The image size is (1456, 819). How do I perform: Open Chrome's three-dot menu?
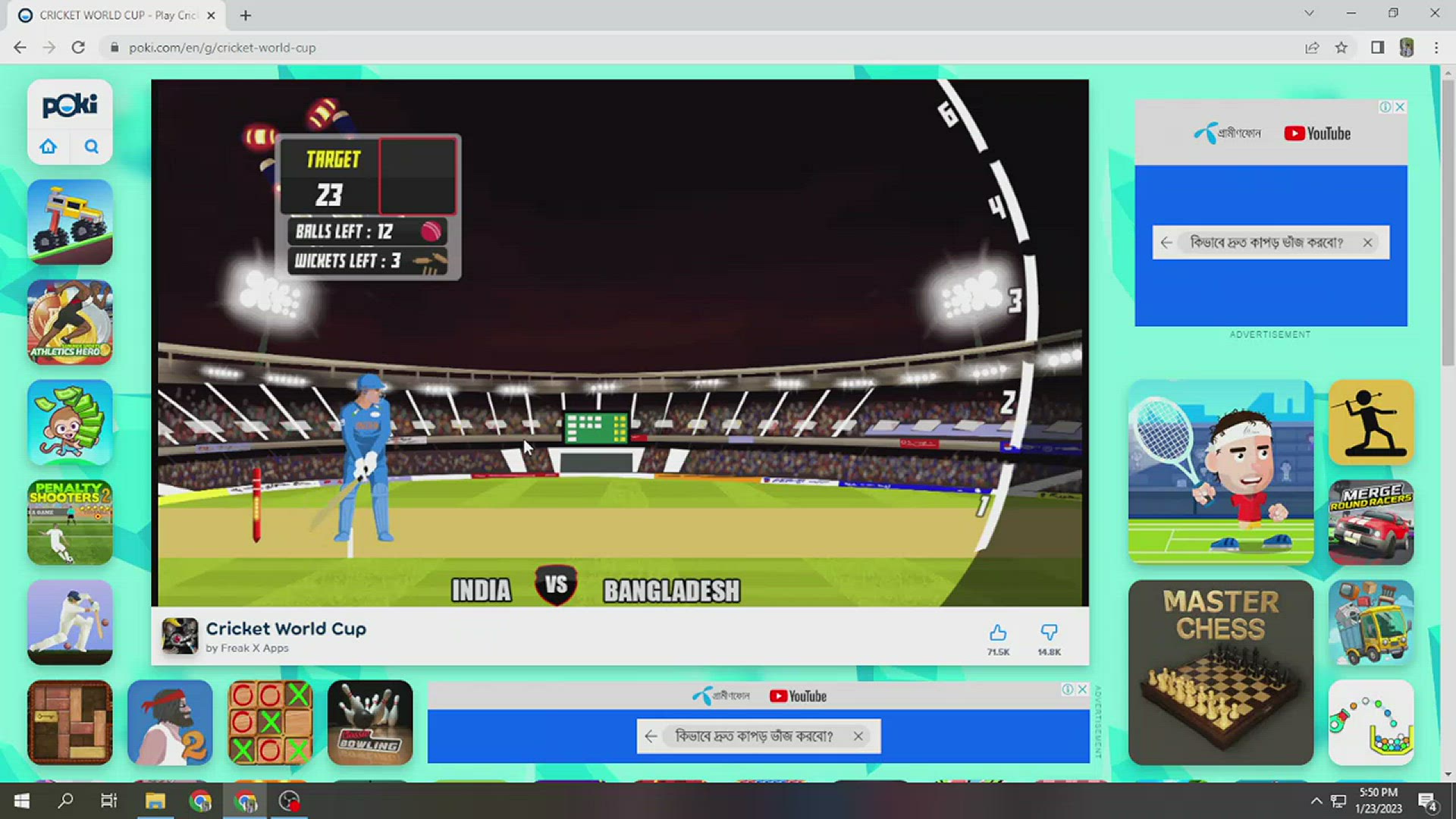click(1436, 47)
